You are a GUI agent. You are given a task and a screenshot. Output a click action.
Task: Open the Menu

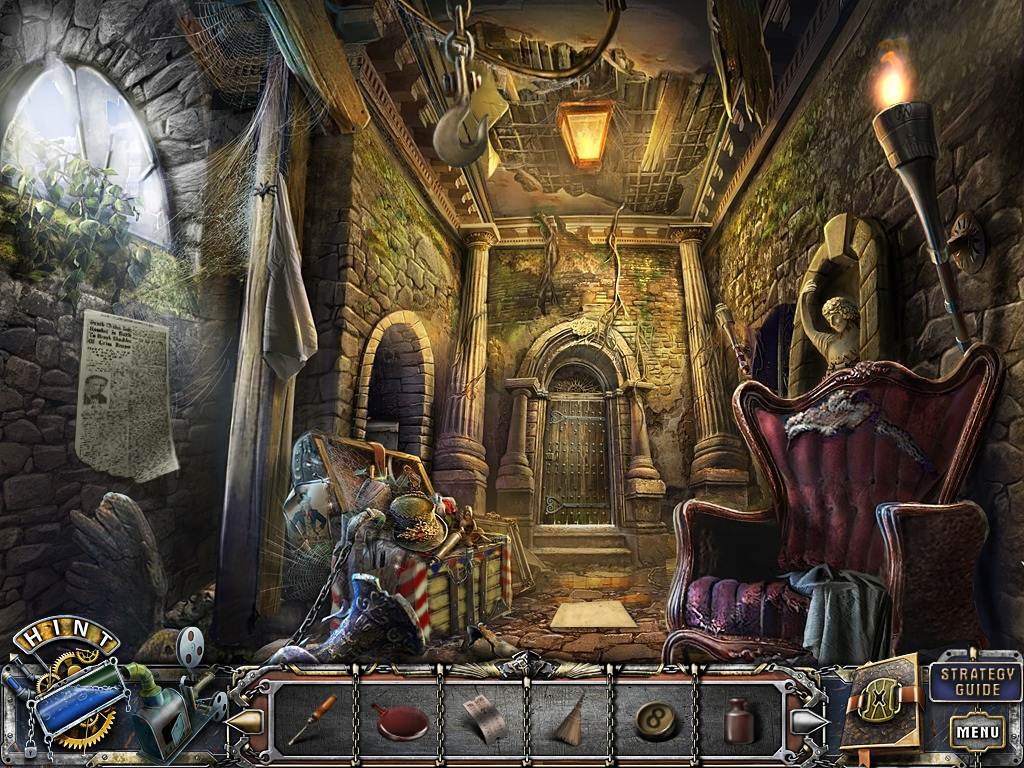tap(977, 731)
